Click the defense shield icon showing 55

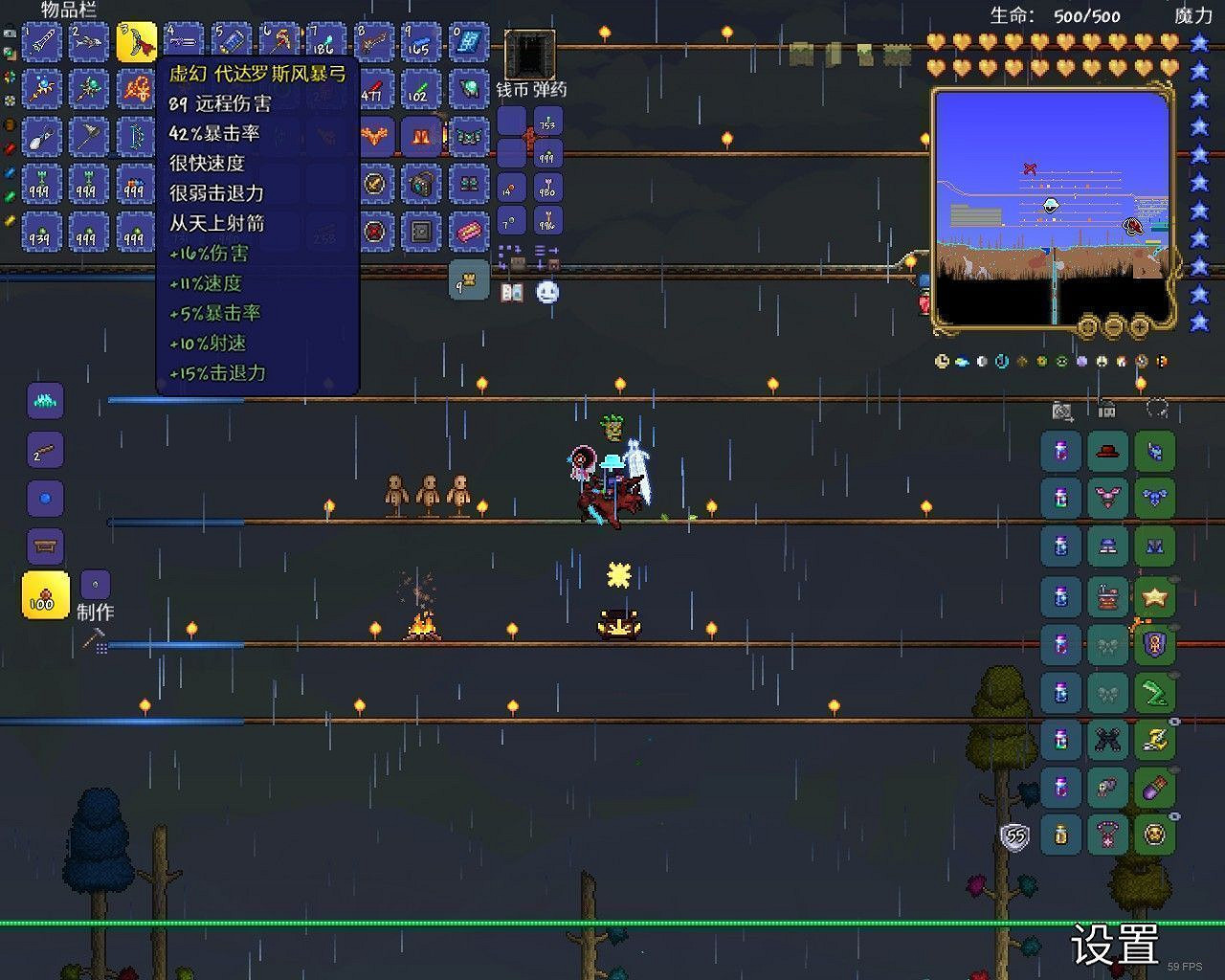[x=1016, y=835]
